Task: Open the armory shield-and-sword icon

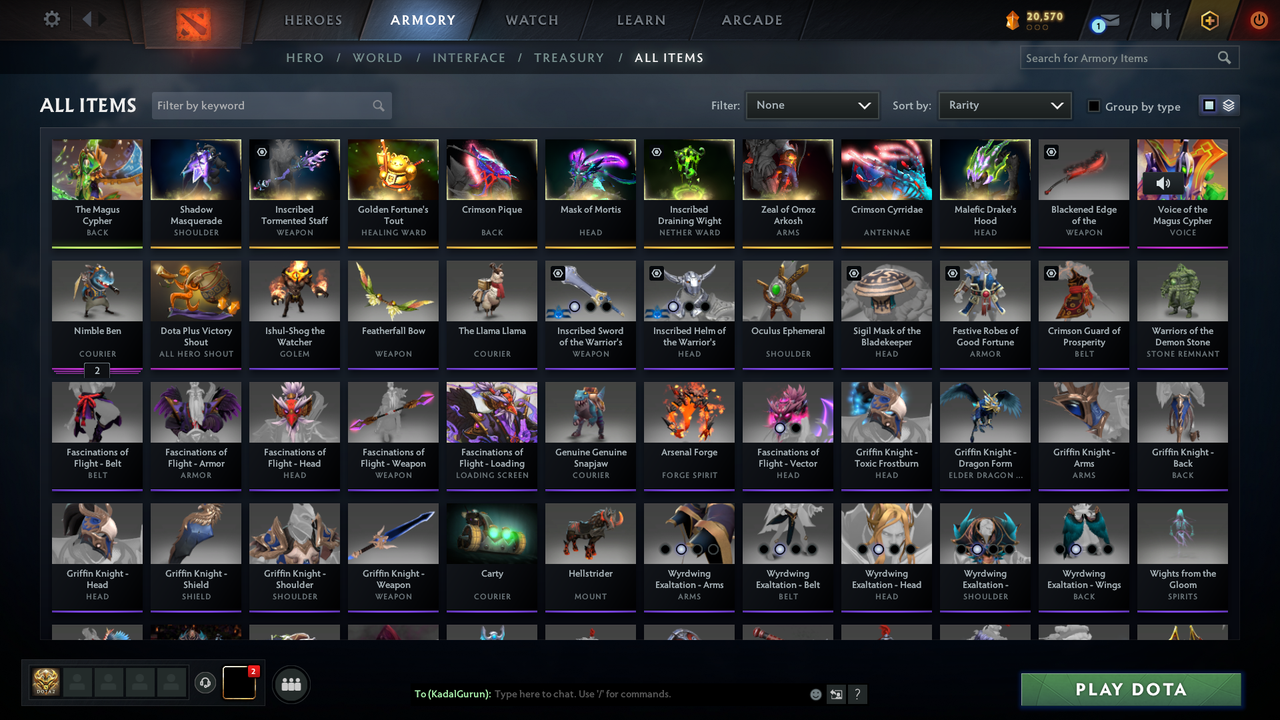Action: click(x=1160, y=20)
